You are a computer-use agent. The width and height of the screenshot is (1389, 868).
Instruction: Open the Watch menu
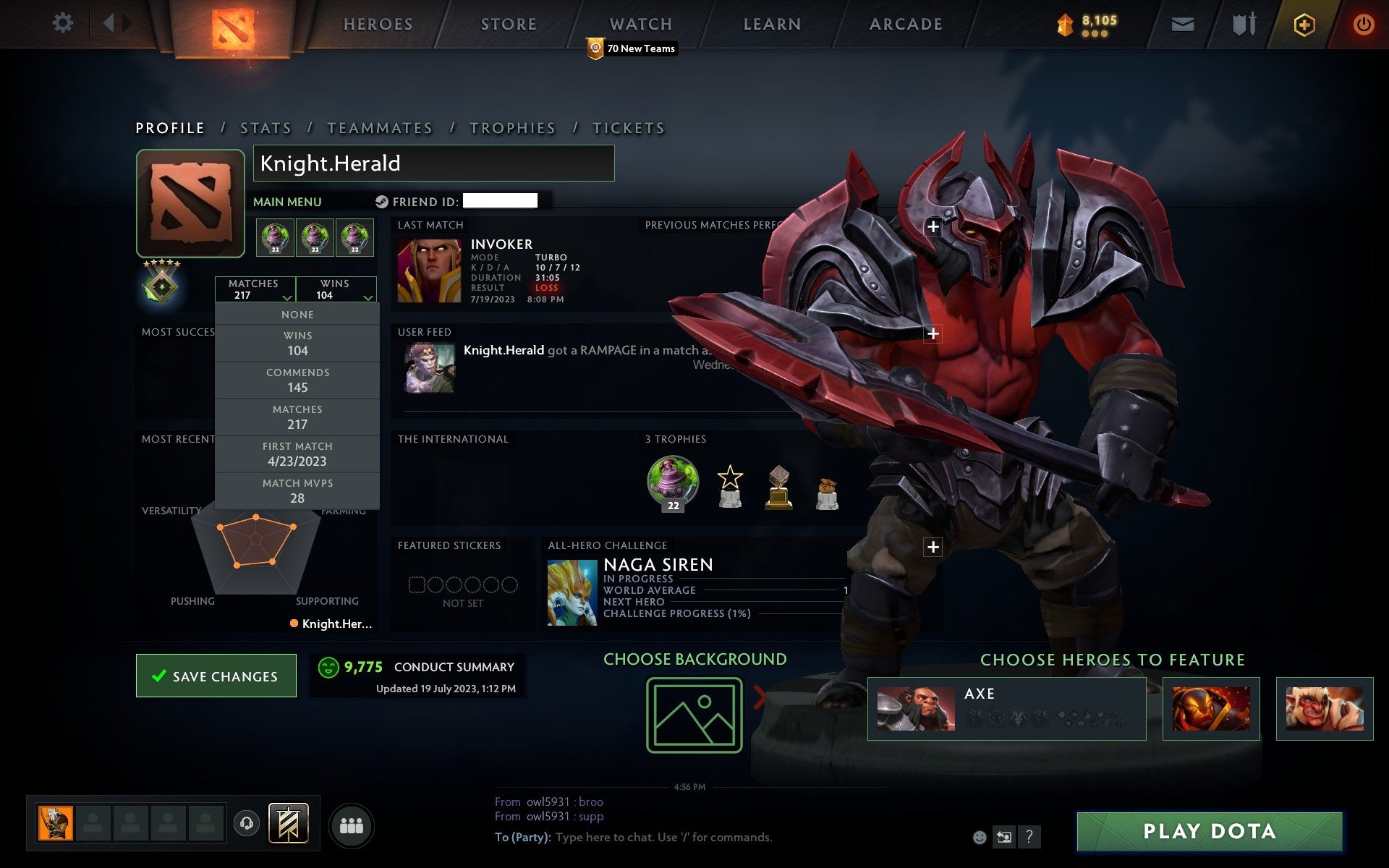tap(640, 23)
